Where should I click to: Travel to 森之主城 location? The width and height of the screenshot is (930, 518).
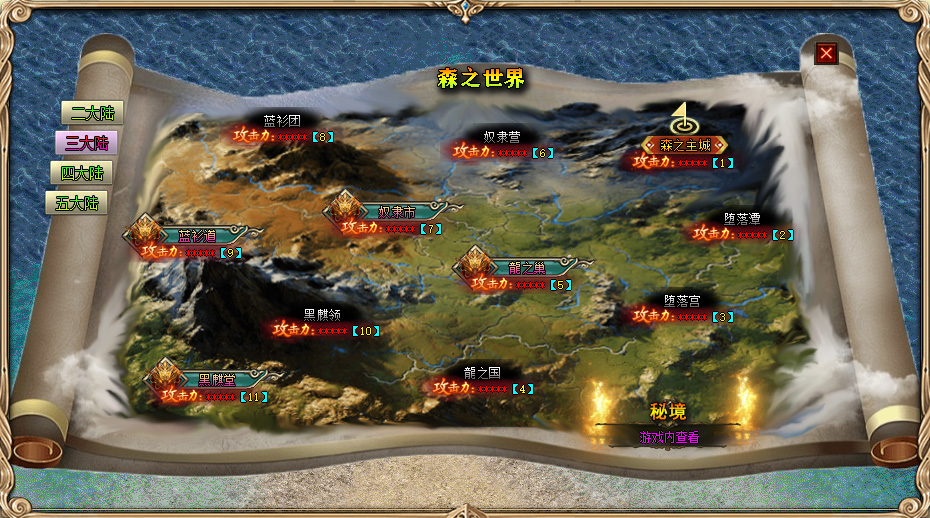[x=685, y=146]
